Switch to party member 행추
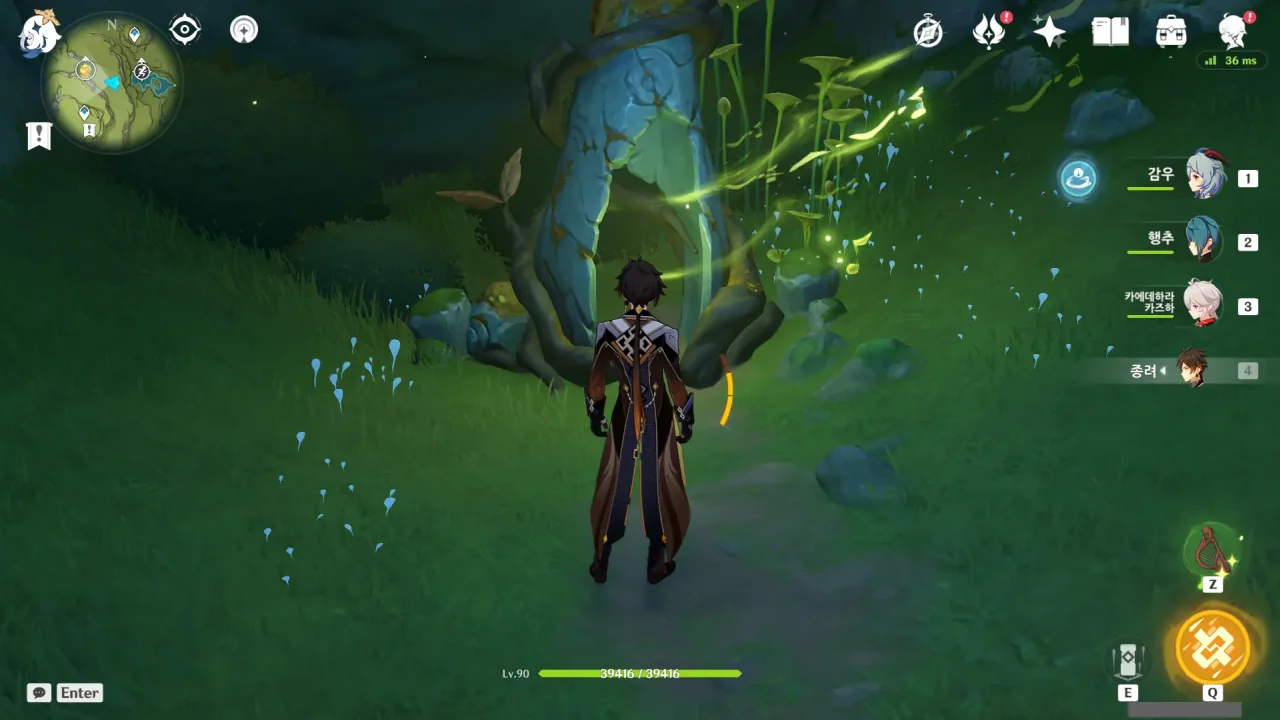The image size is (1280, 720). (1202, 240)
